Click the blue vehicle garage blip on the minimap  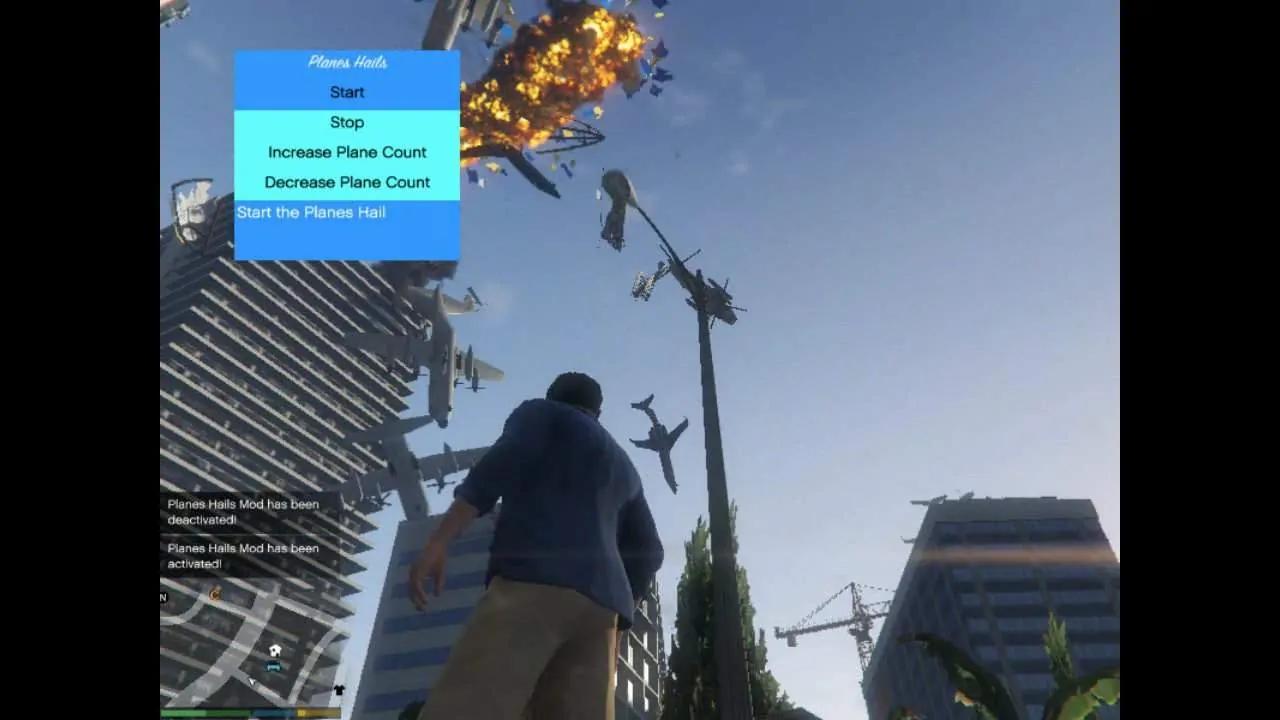tap(273, 667)
